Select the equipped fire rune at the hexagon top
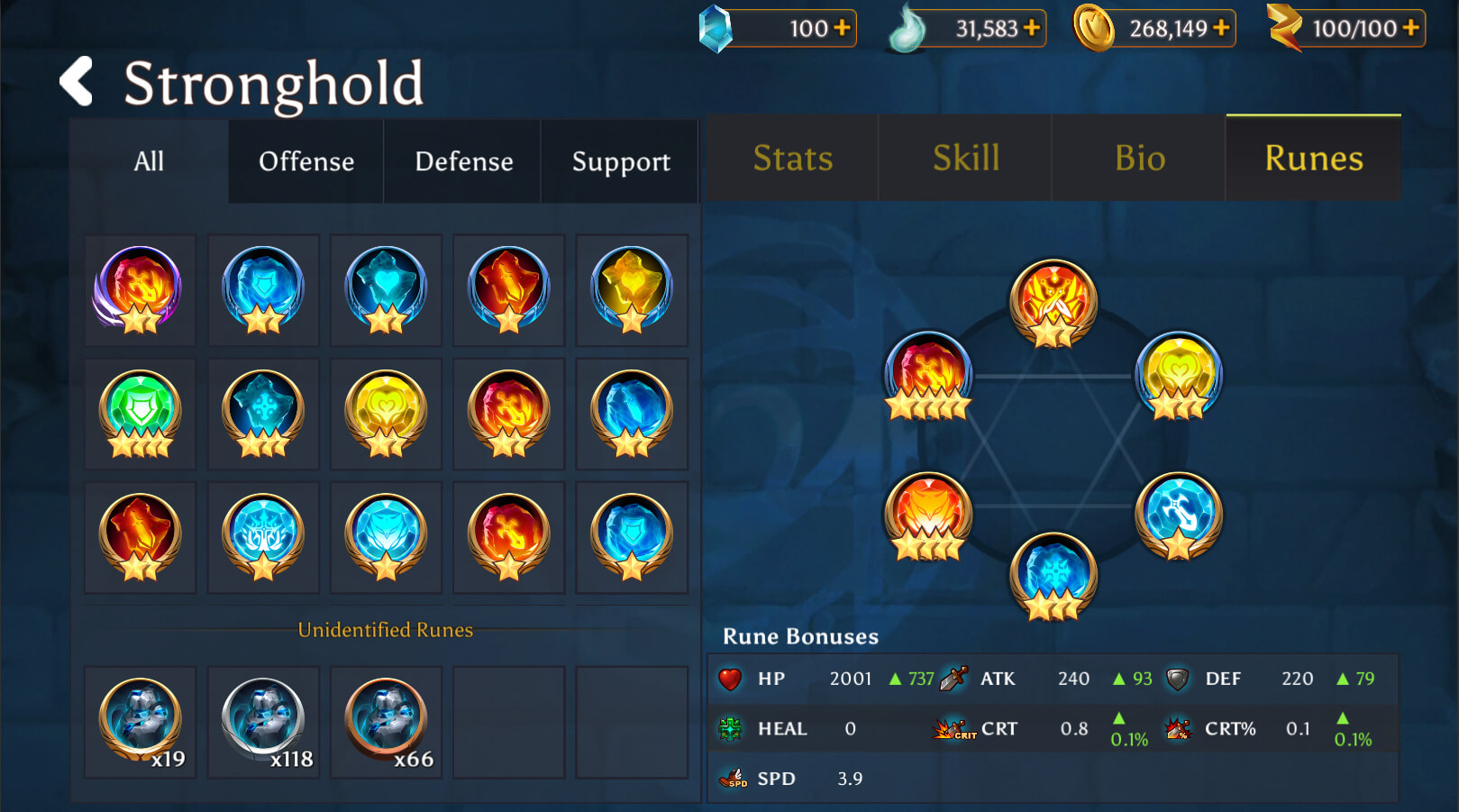 (1053, 302)
